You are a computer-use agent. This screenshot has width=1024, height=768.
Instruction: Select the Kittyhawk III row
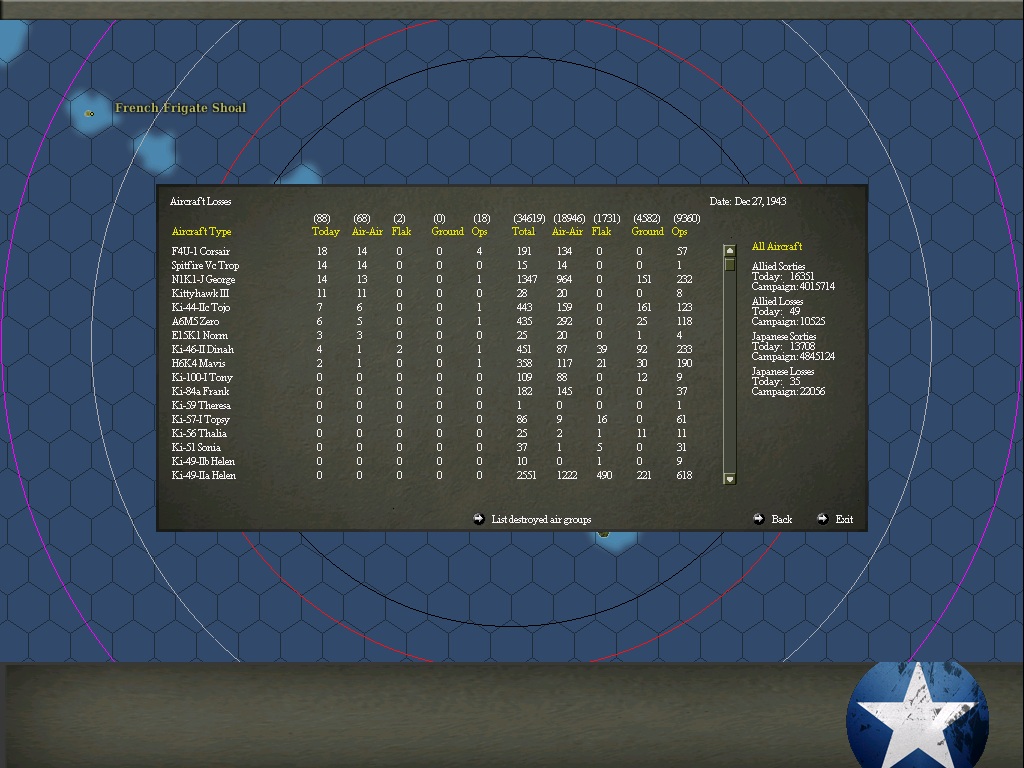point(200,294)
